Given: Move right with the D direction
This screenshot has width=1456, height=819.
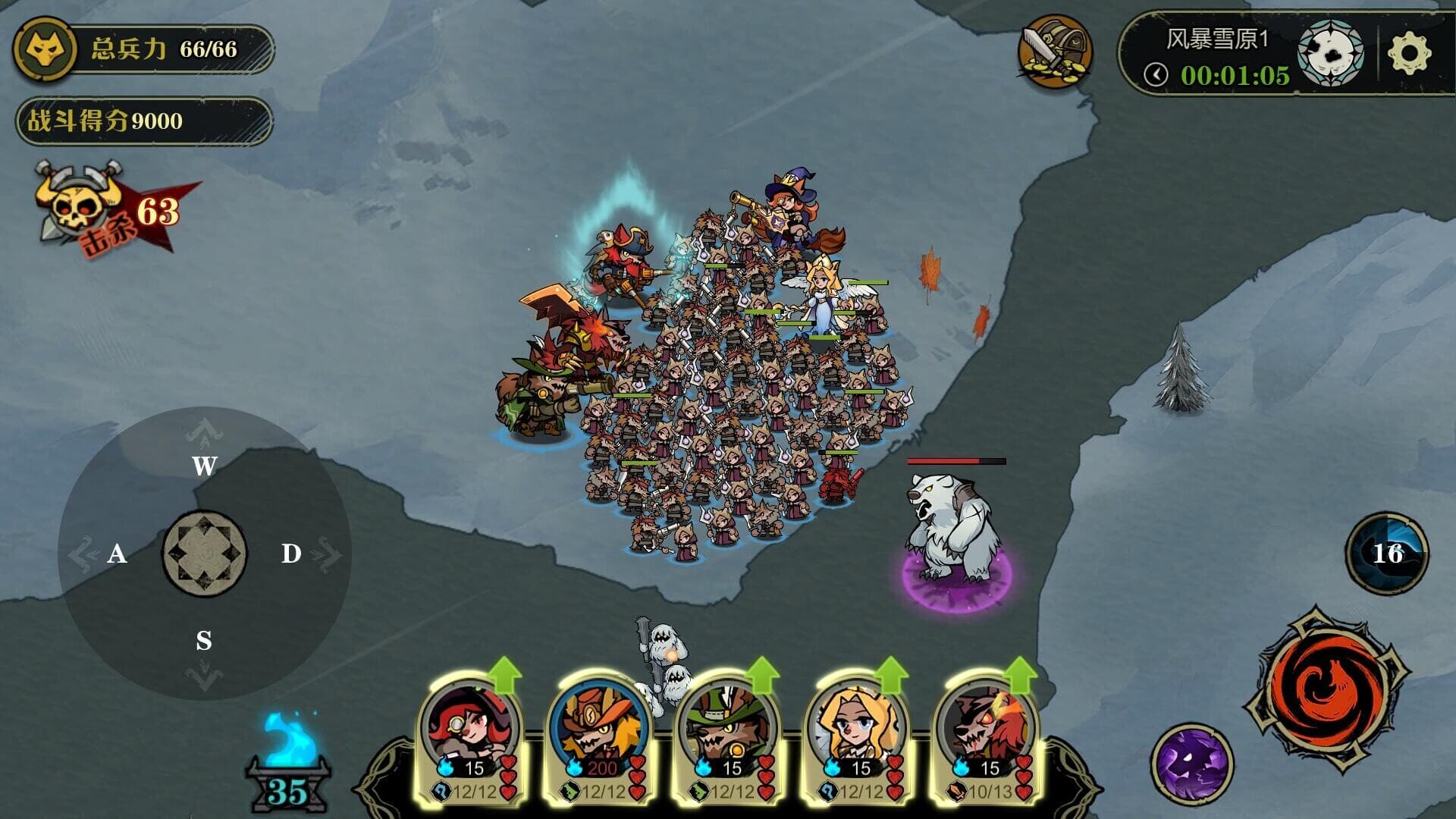Looking at the screenshot, I should (291, 554).
